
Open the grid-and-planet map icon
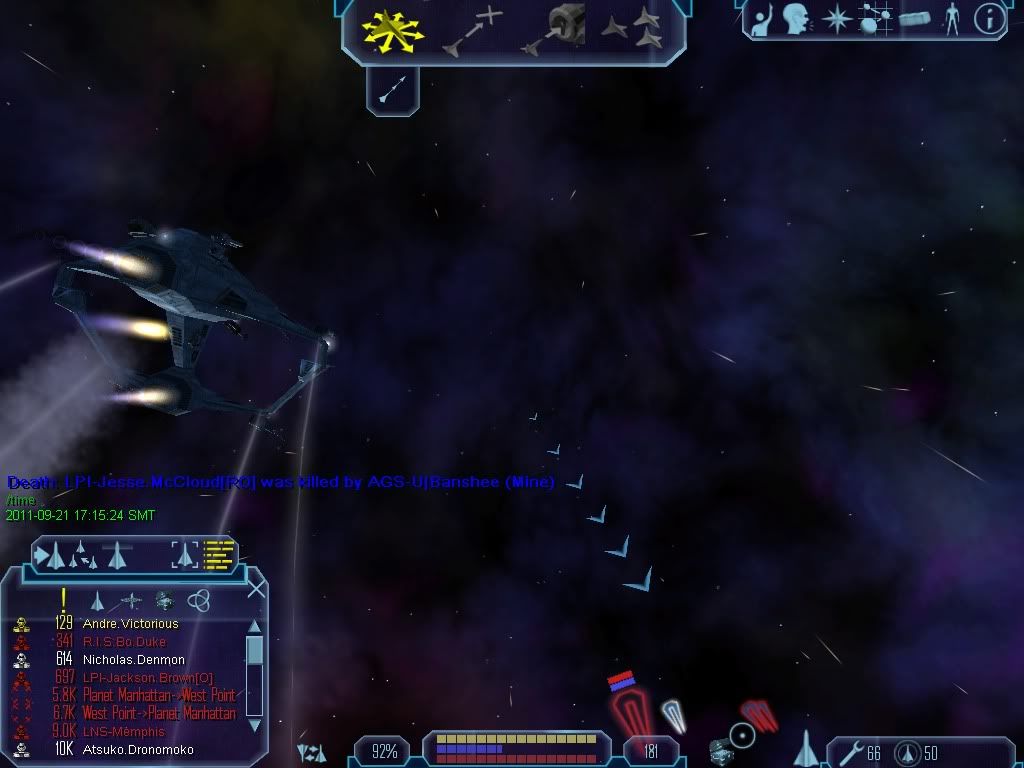tap(875, 19)
